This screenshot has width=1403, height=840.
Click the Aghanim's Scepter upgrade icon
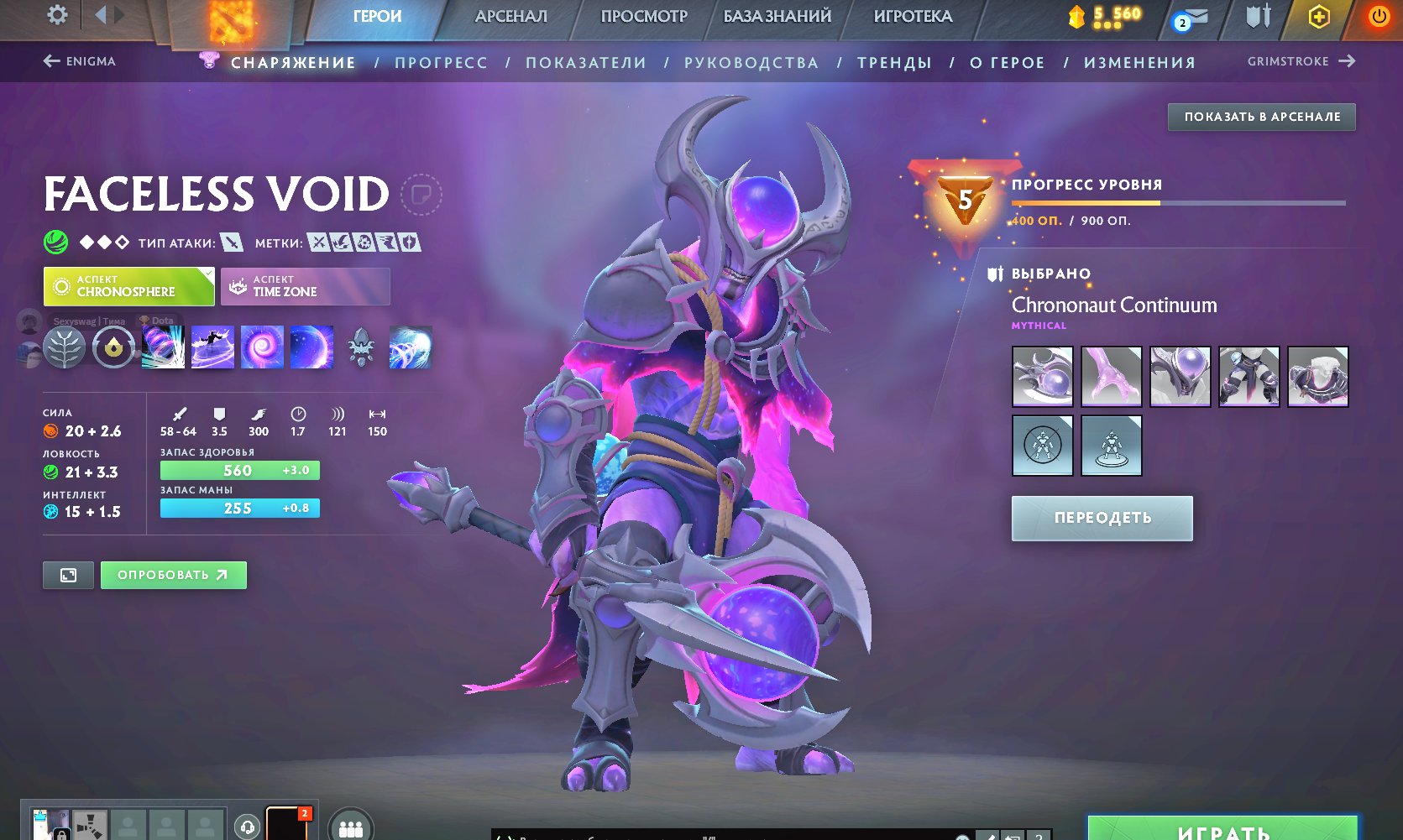114,347
